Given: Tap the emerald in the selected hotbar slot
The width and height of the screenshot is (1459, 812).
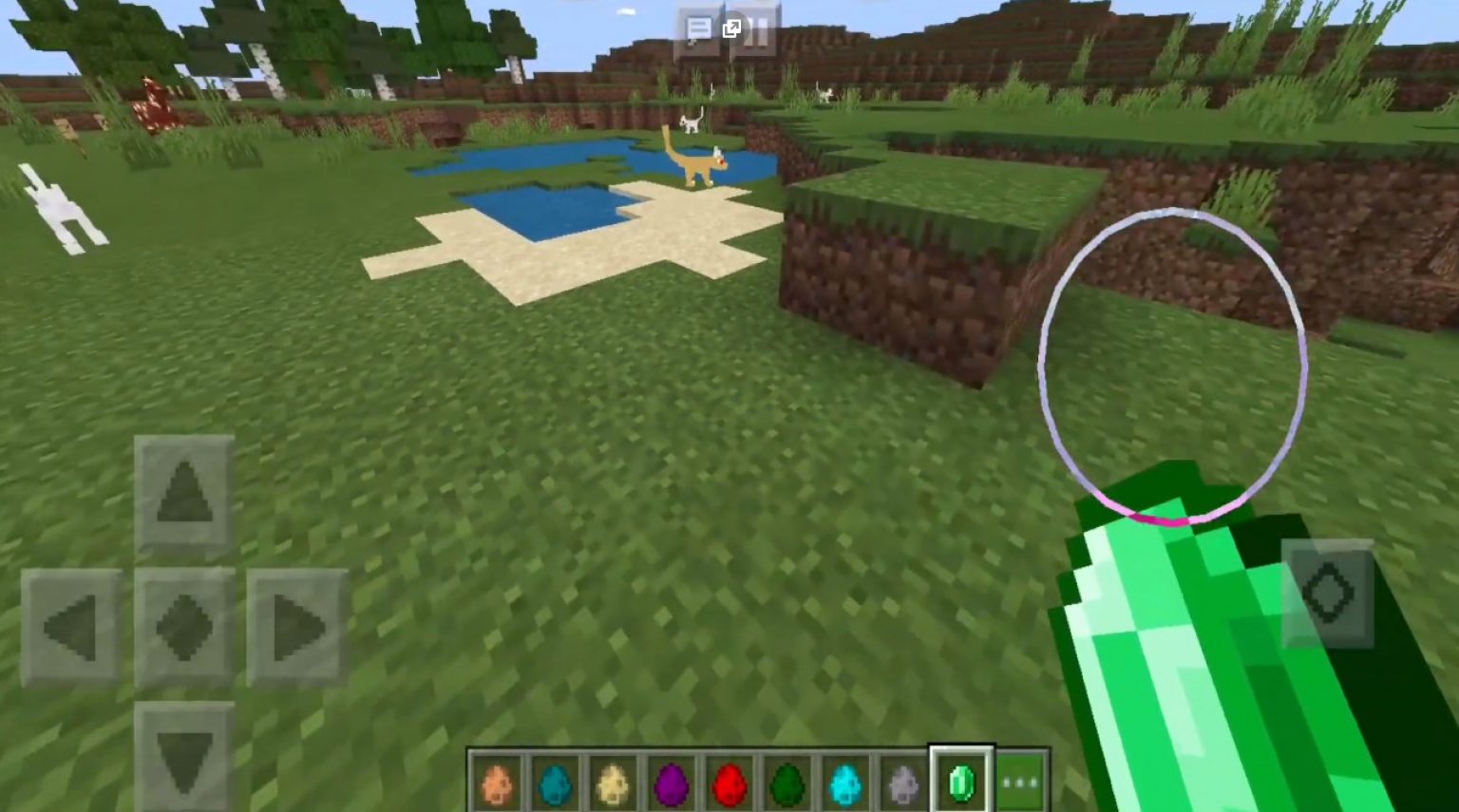Looking at the screenshot, I should tap(962, 780).
